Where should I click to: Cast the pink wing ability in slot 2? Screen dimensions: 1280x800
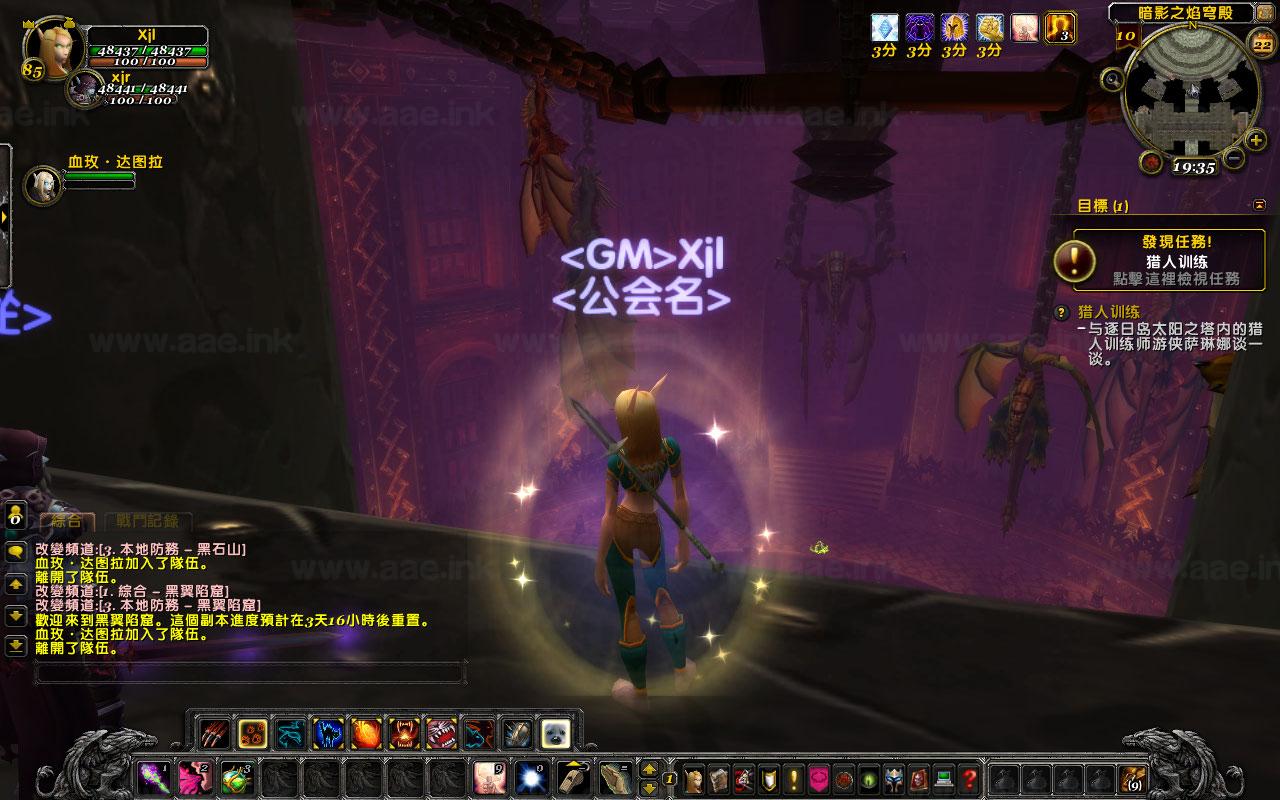pyautogui.click(x=193, y=778)
